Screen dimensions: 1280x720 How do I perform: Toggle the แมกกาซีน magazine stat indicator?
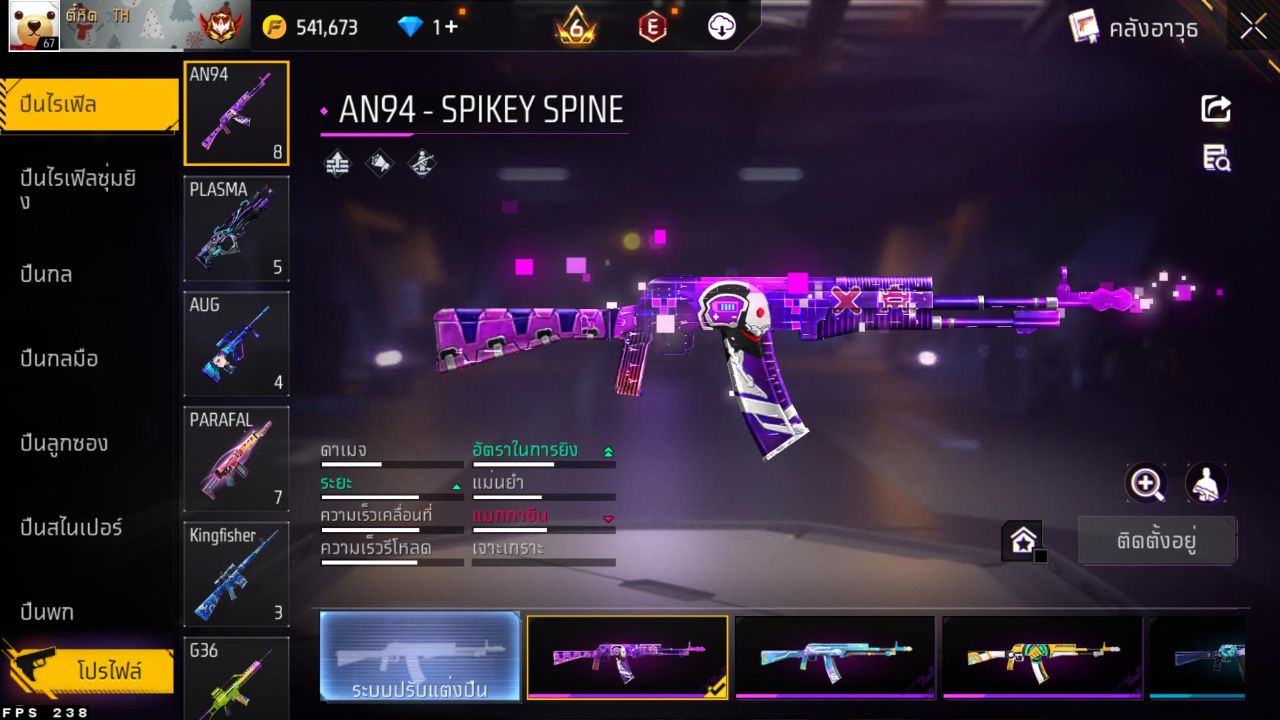click(x=608, y=516)
